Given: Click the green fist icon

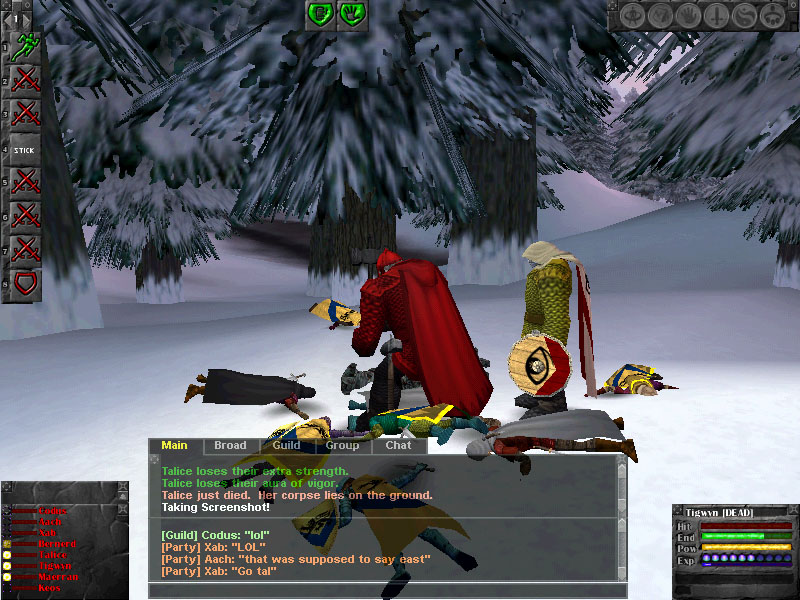Looking at the screenshot, I should [320, 14].
